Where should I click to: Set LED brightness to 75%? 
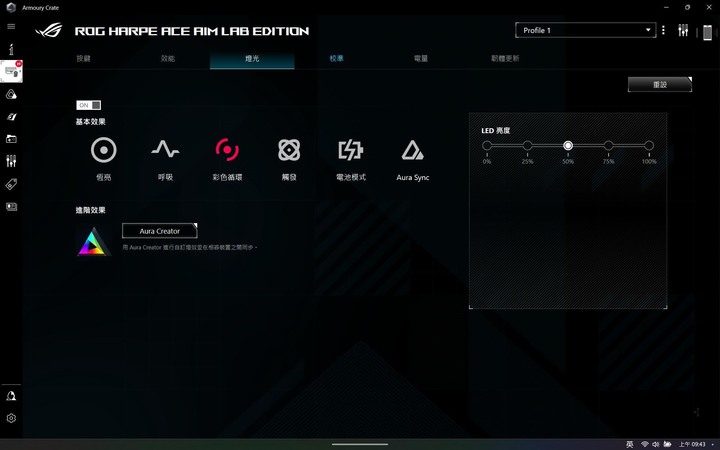coord(608,146)
